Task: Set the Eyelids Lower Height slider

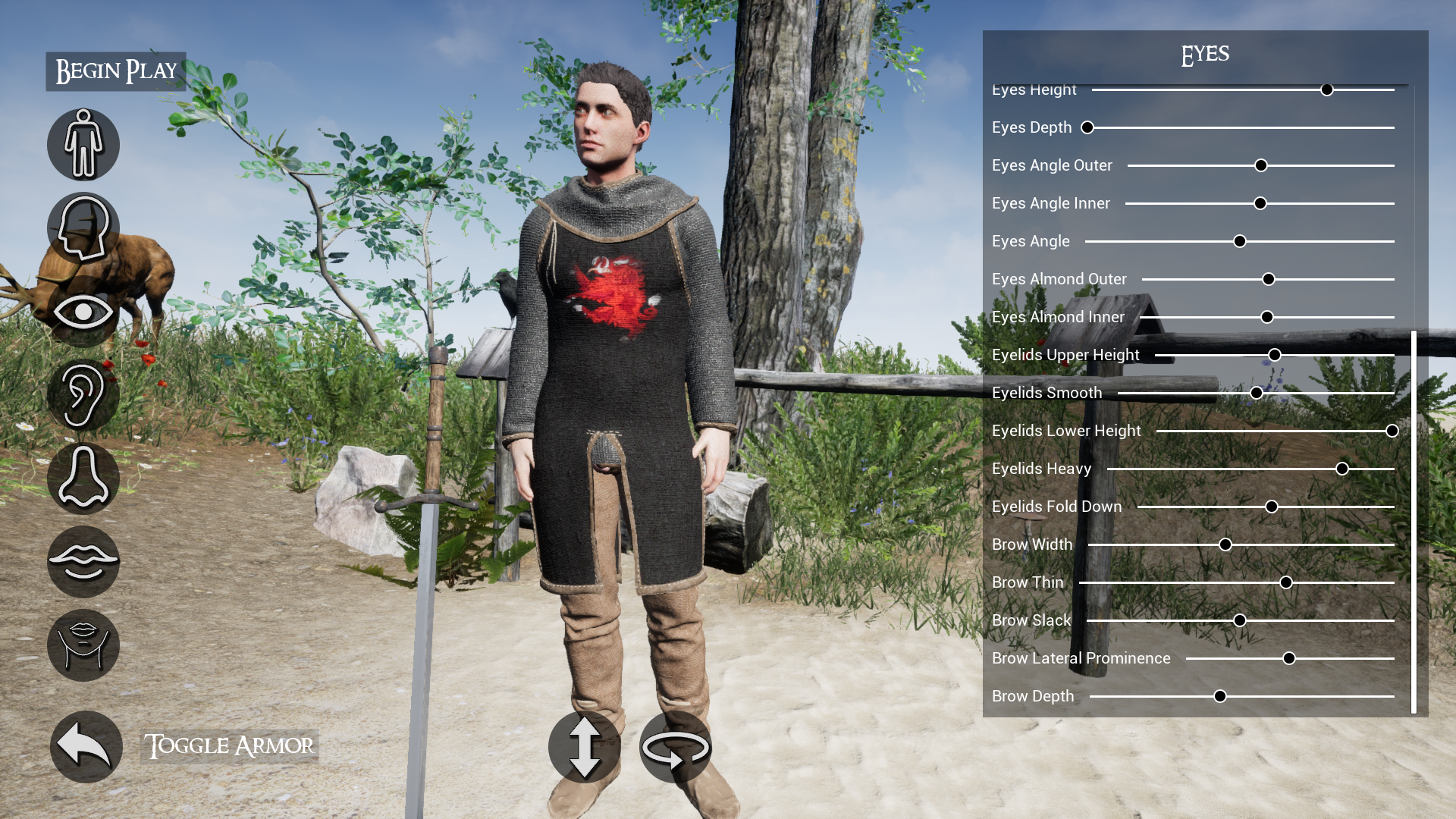Action: [x=1392, y=431]
